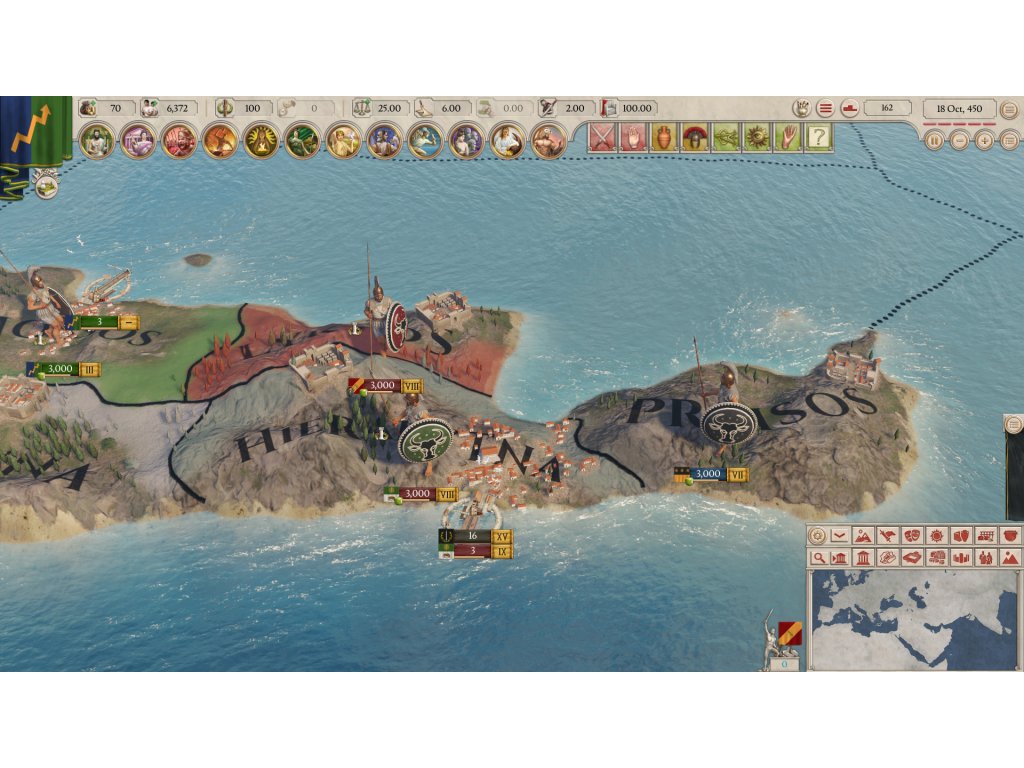Viewport: 1024px width, 768px height.
Task: Decrease game speed with the minus button
Action: coord(959,141)
